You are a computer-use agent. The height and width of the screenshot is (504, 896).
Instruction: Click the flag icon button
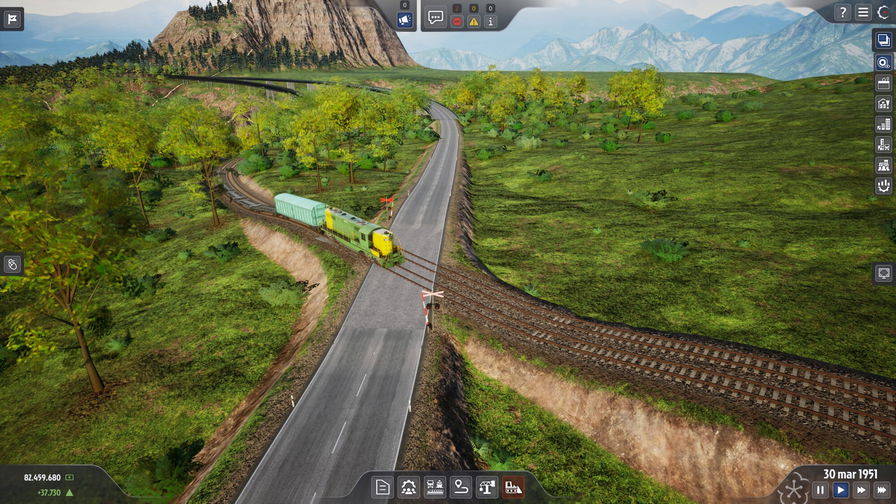pyautogui.click(x=12, y=19)
